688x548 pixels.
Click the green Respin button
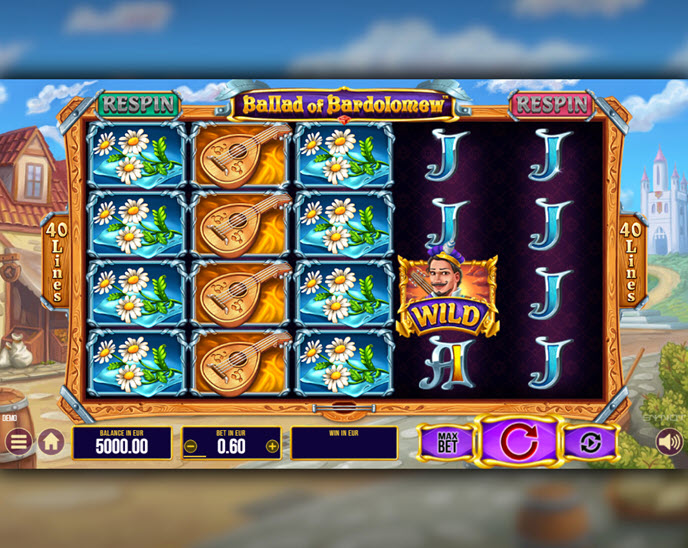tap(138, 103)
